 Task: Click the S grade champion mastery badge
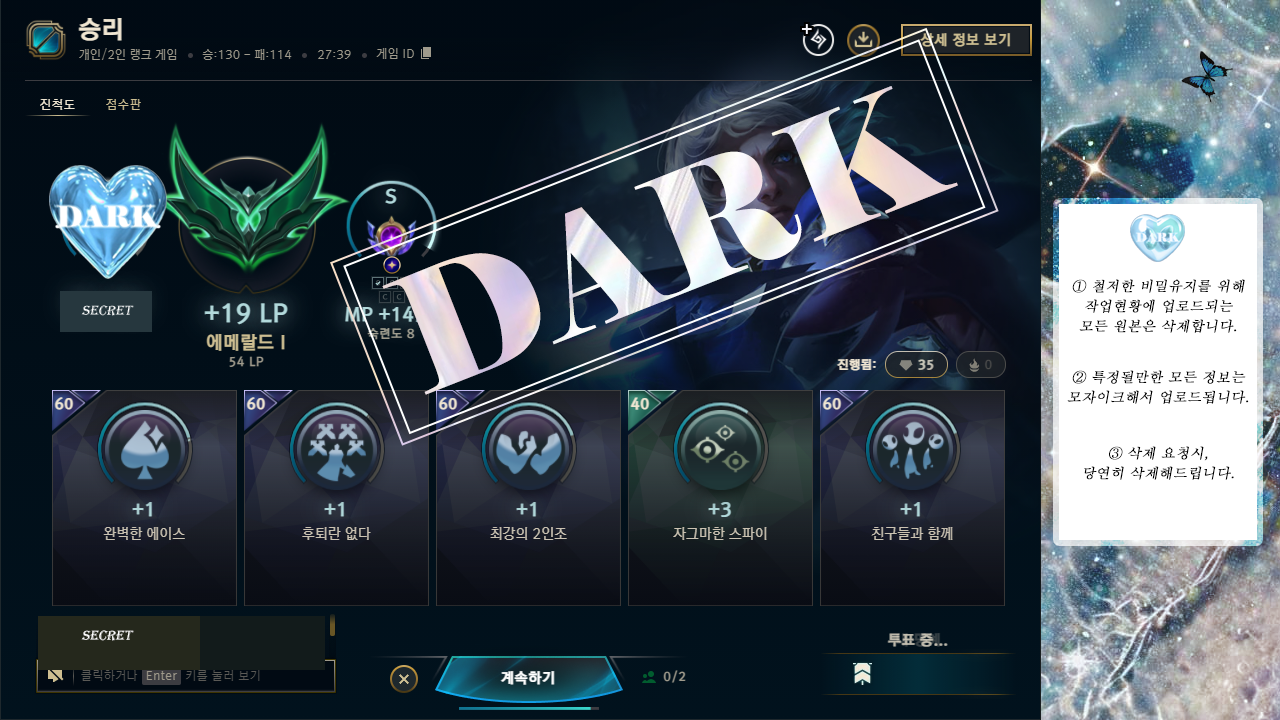point(390,225)
